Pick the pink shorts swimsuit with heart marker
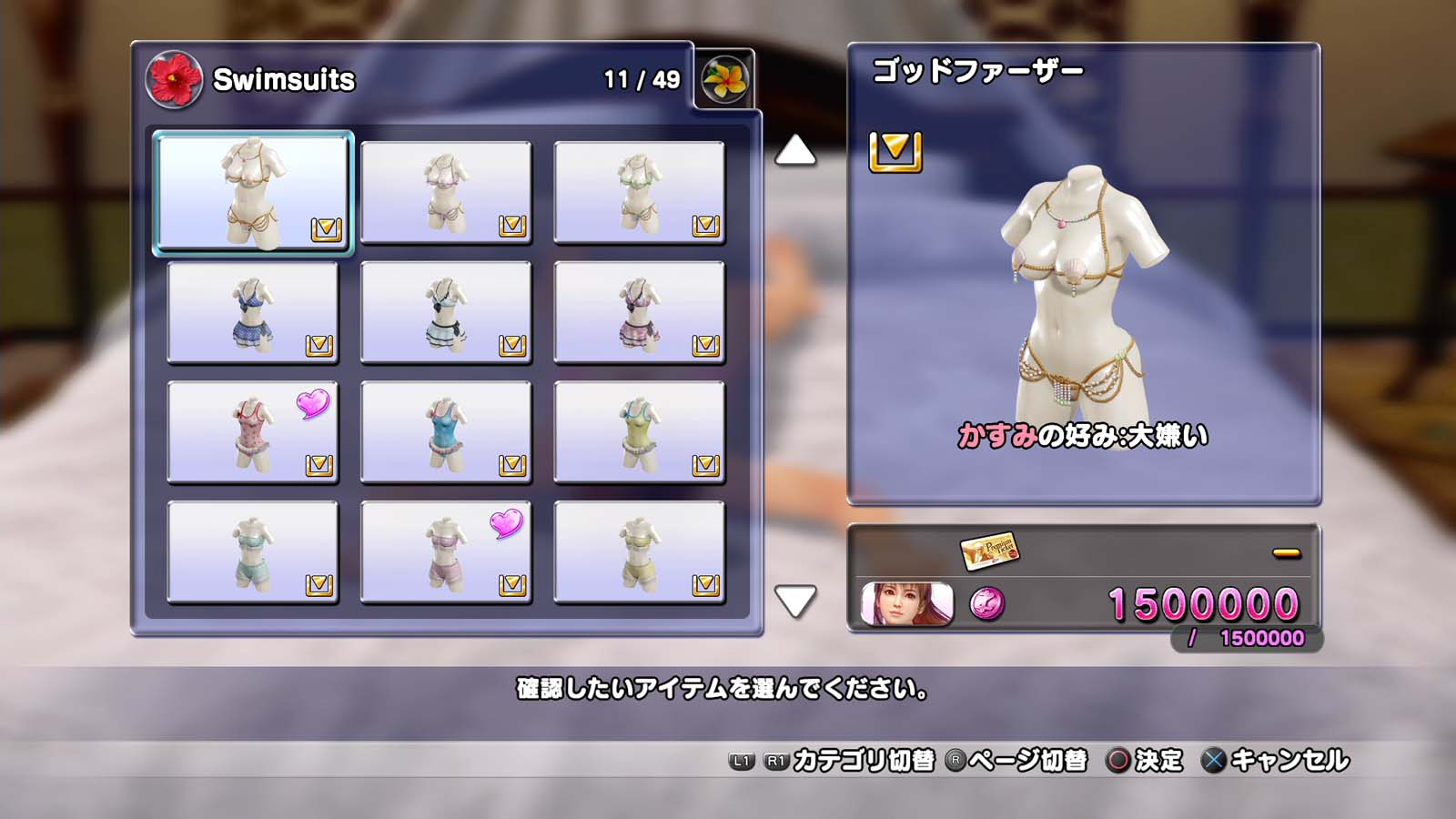This screenshot has width=1456, height=819. point(446,552)
